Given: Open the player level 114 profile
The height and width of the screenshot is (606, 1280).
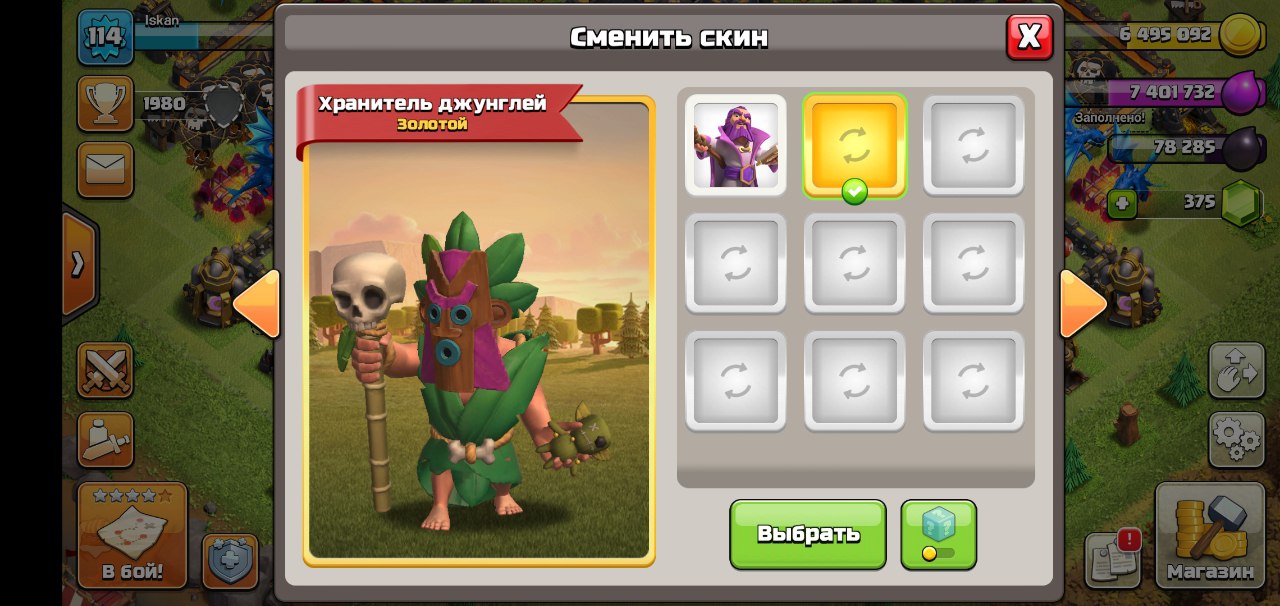Looking at the screenshot, I should pos(105,38).
